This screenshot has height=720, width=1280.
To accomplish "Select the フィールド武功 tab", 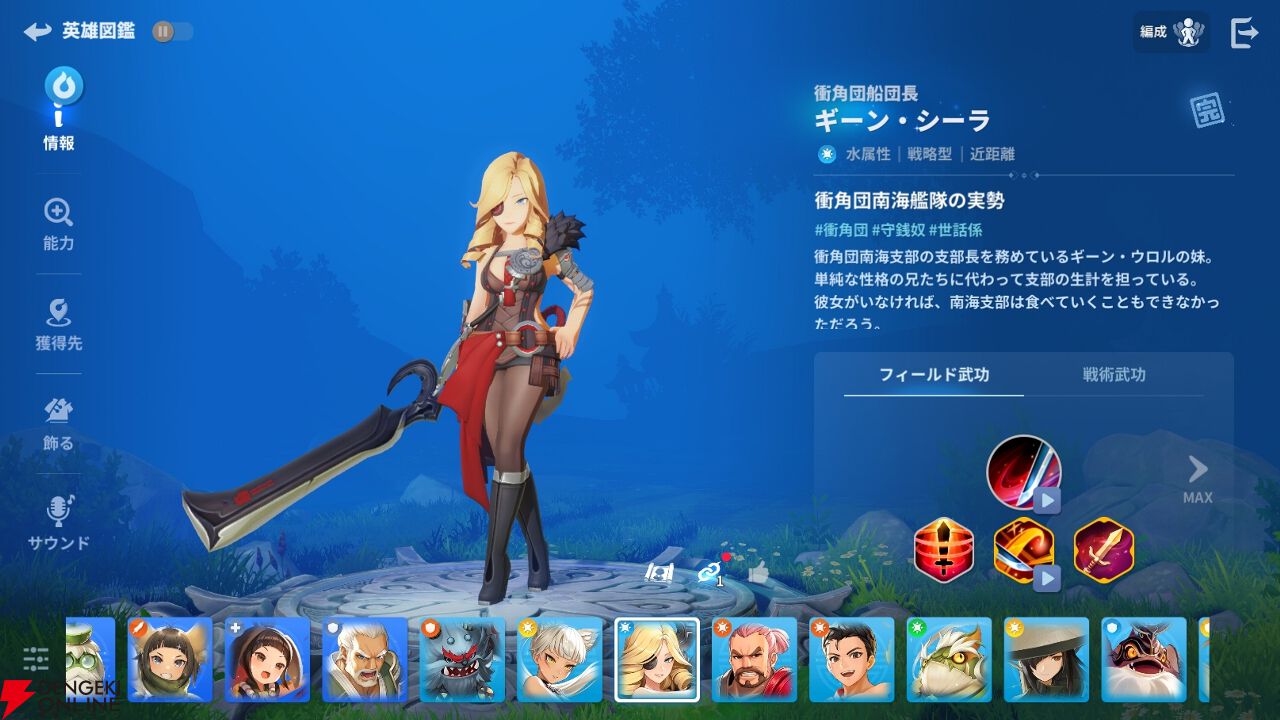I will pyautogui.click(x=932, y=375).
